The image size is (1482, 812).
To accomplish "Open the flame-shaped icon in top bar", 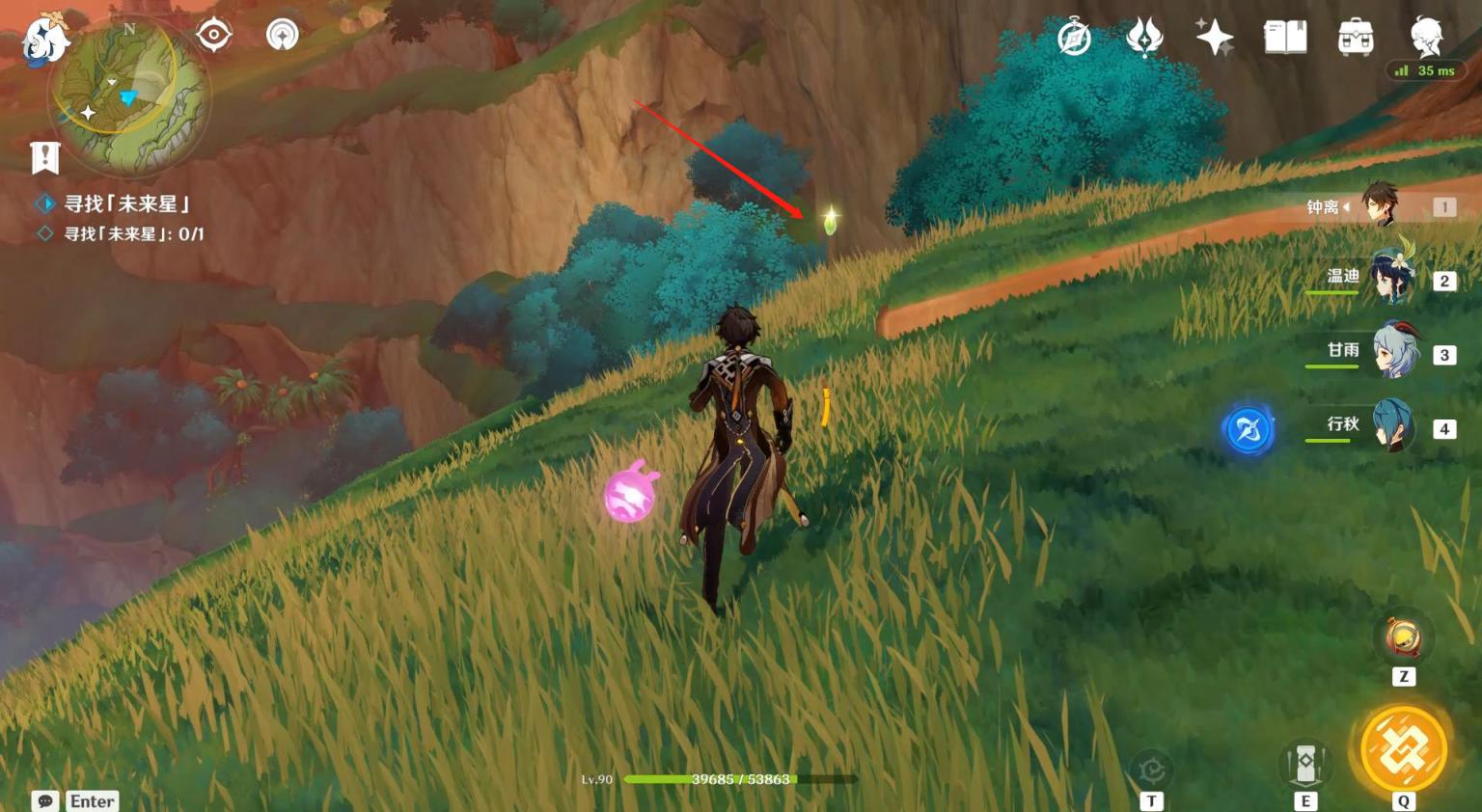I will pos(1144,38).
